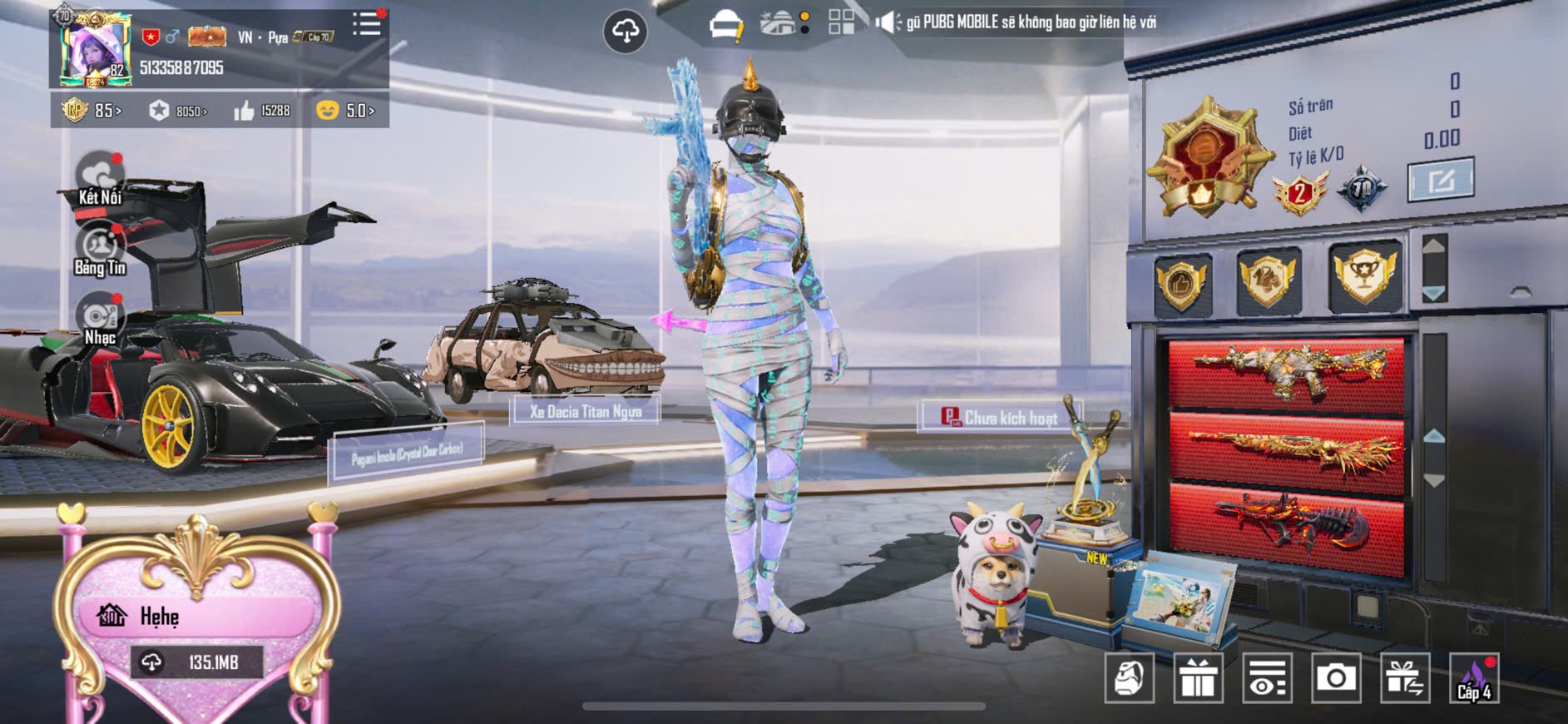
Task: Open Kết Nối connections
Action: (100, 178)
